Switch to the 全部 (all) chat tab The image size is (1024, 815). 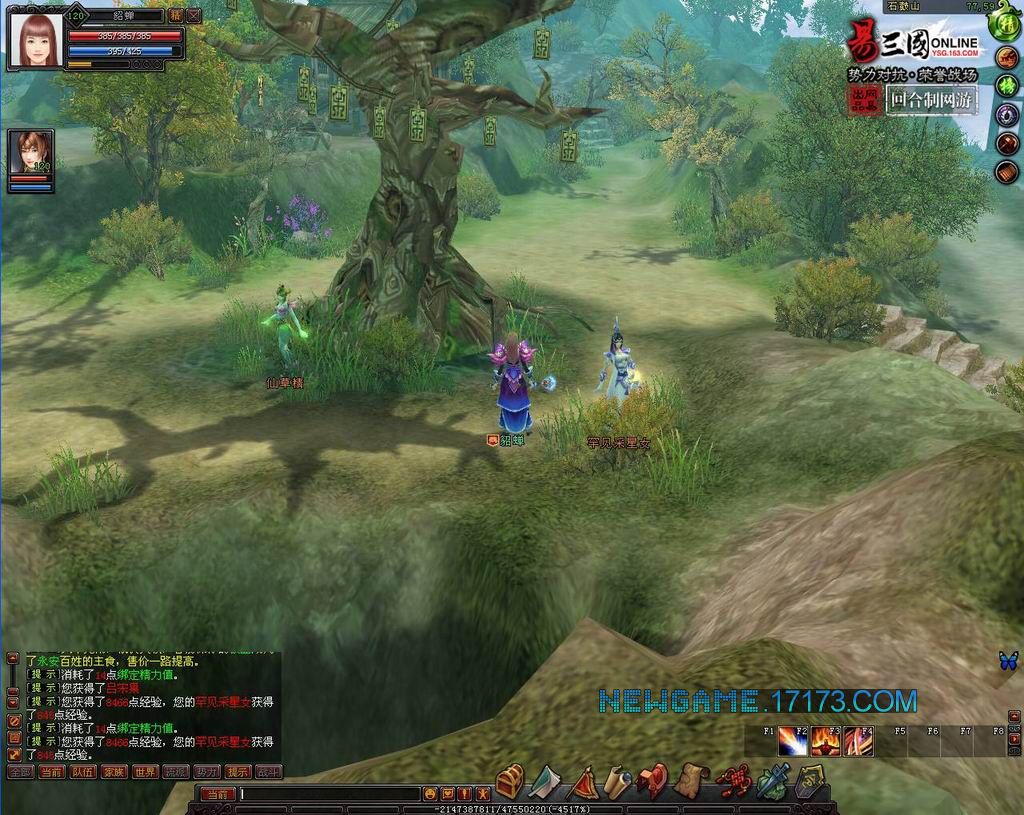pyautogui.click(x=21, y=772)
